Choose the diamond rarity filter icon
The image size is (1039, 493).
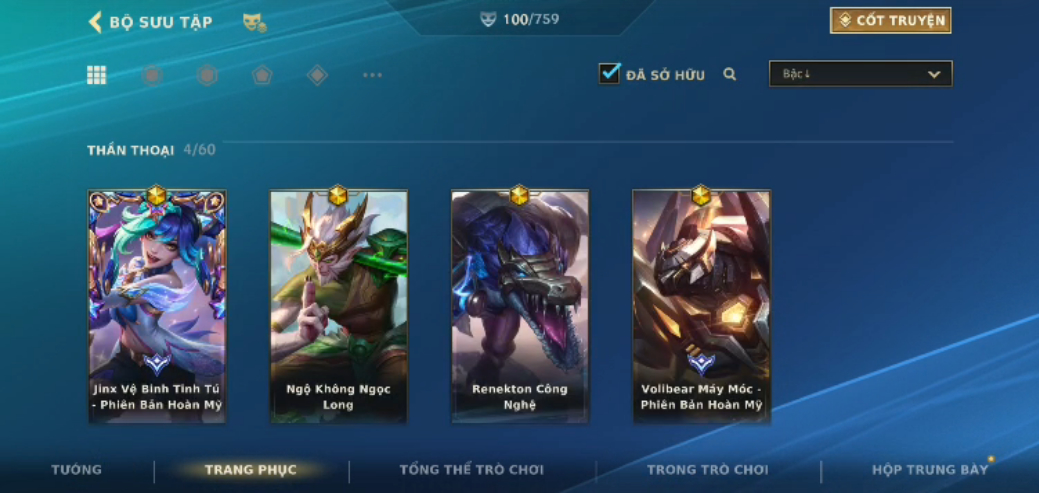[317, 75]
